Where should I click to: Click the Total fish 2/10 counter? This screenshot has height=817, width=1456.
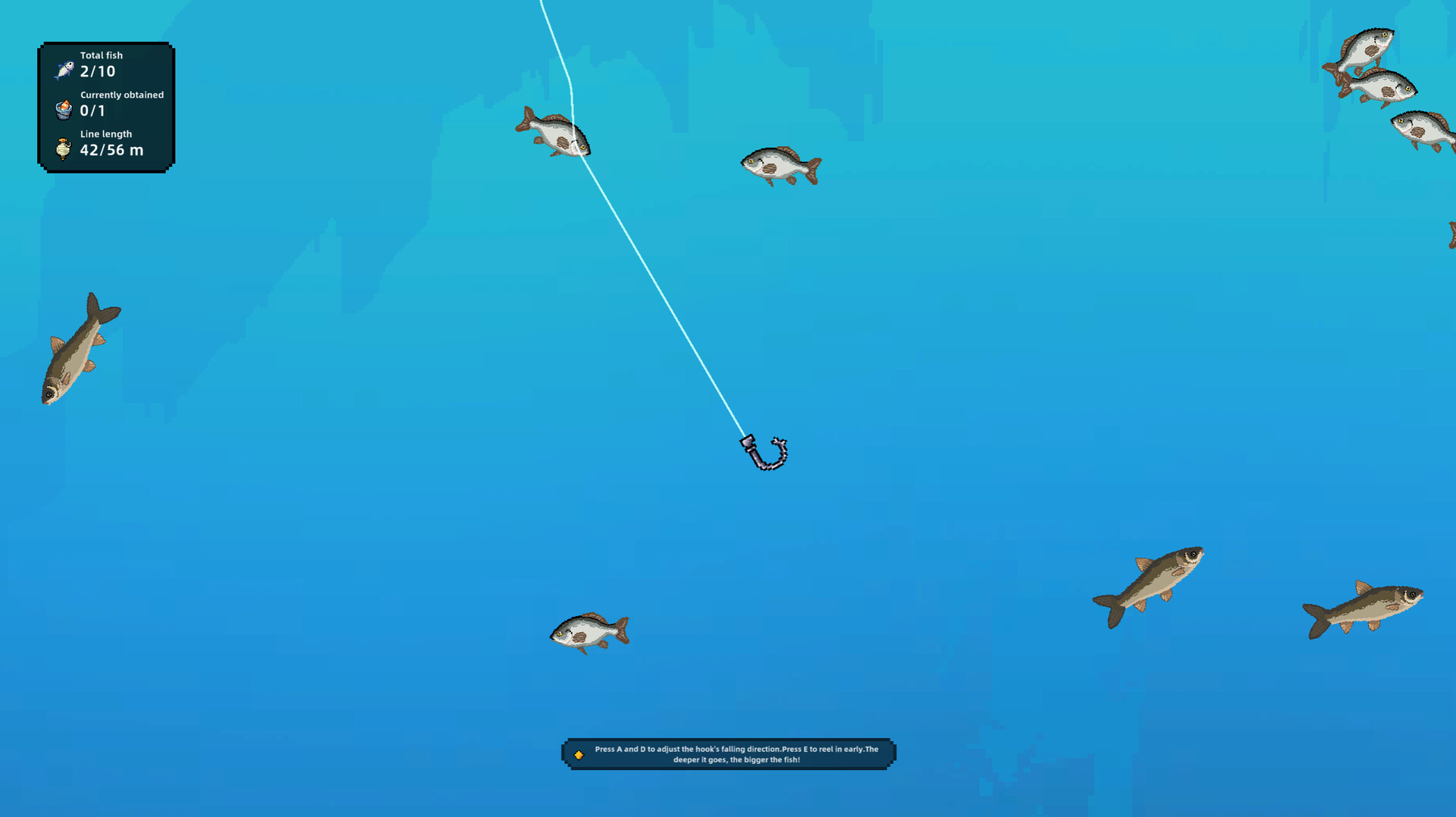click(x=97, y=70)
